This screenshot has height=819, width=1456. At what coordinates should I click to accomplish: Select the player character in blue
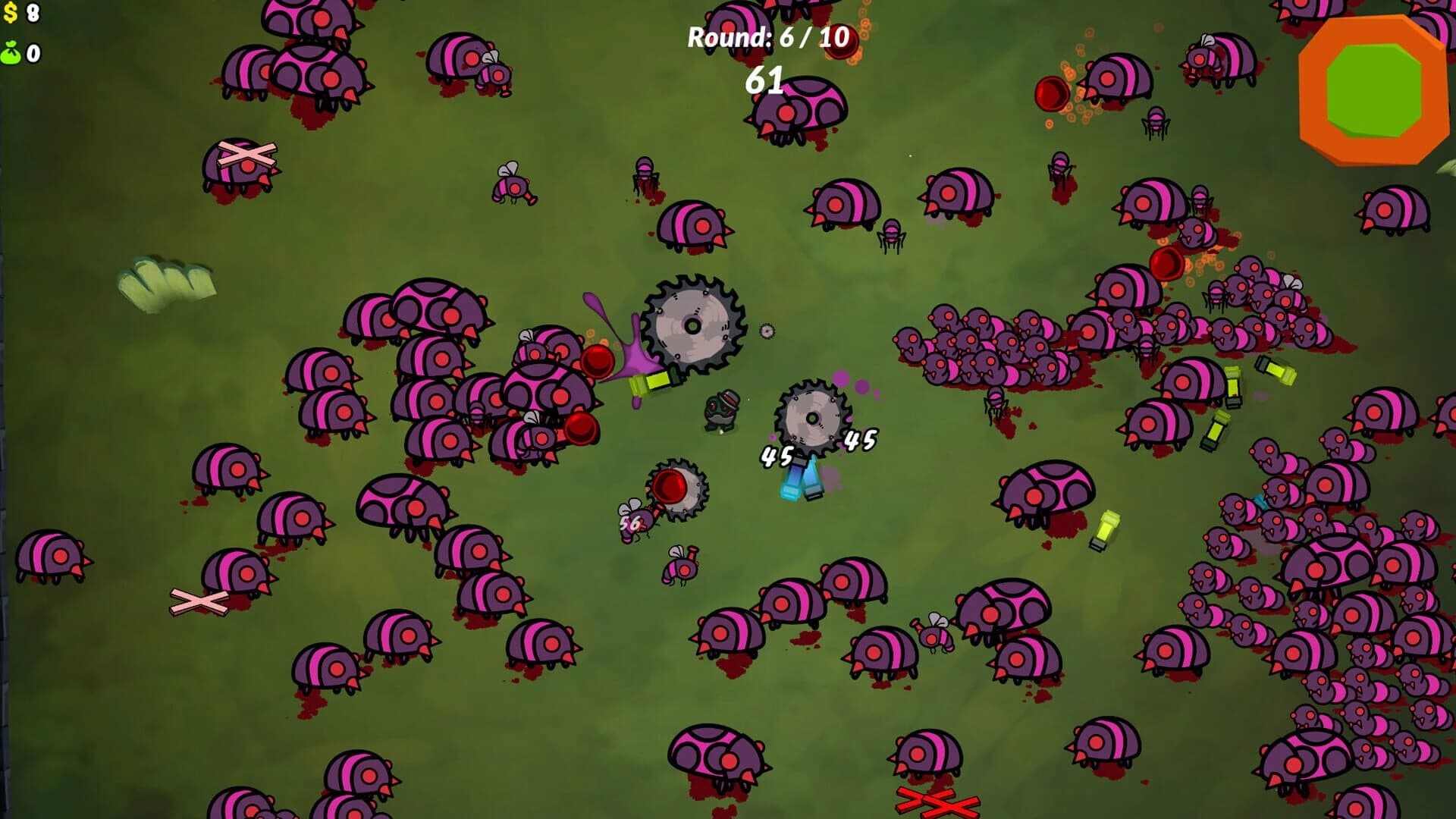tap(800, 478)
